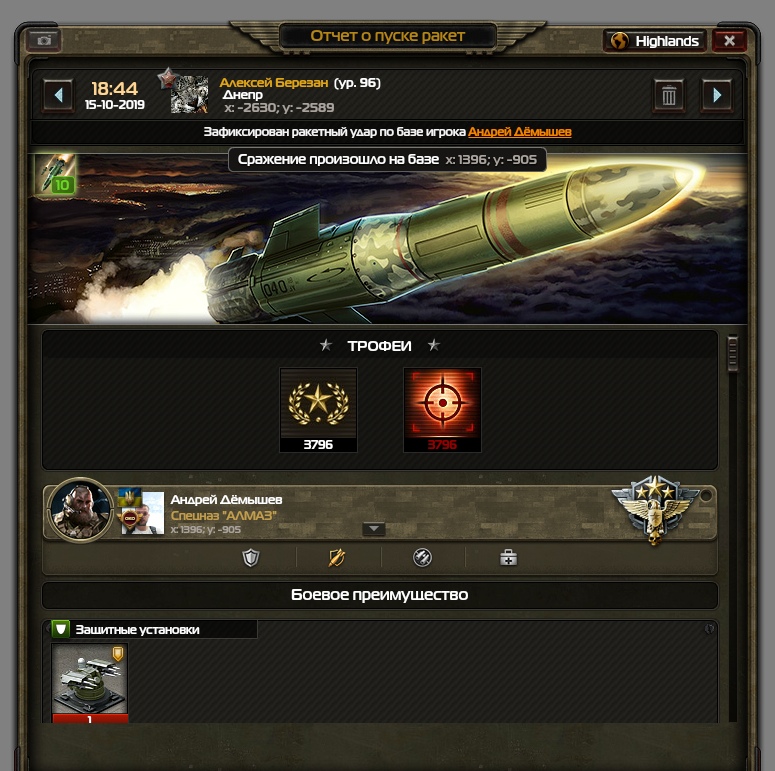Viewport: 775px width, 771px height.
Task: Delete this report with the trash icon
Action: coord(668,95)
